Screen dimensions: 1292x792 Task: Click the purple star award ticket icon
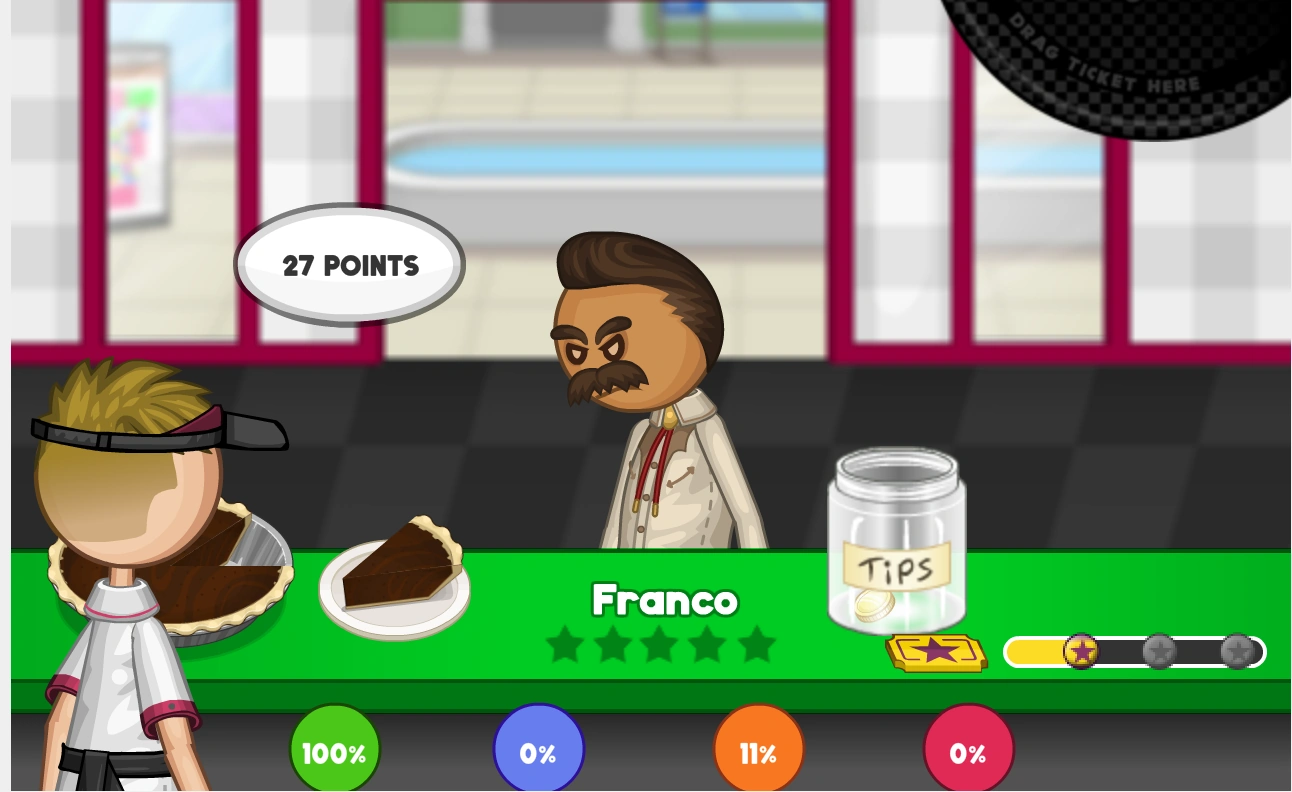click(x=936, y=652)
